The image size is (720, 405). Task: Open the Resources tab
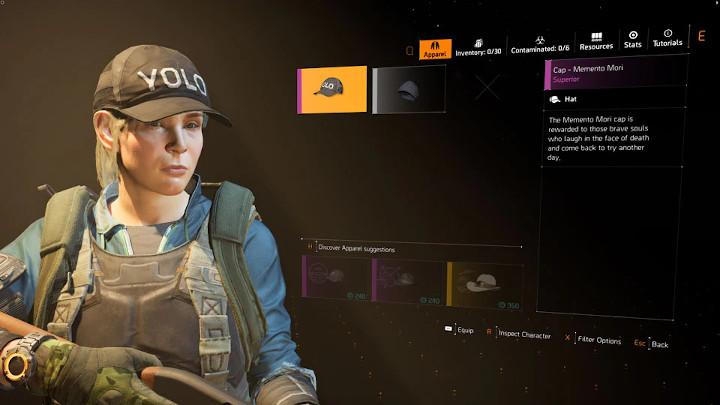(x=596, y=41)
